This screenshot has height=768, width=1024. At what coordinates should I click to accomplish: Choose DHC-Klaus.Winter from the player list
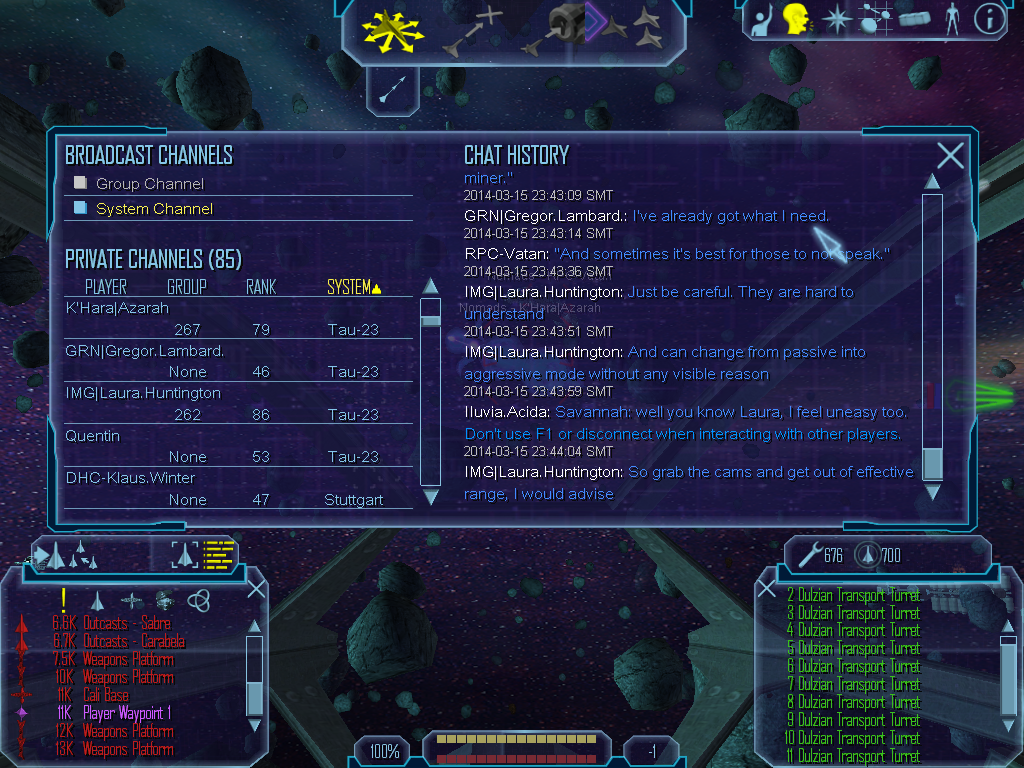pos(130,478)
